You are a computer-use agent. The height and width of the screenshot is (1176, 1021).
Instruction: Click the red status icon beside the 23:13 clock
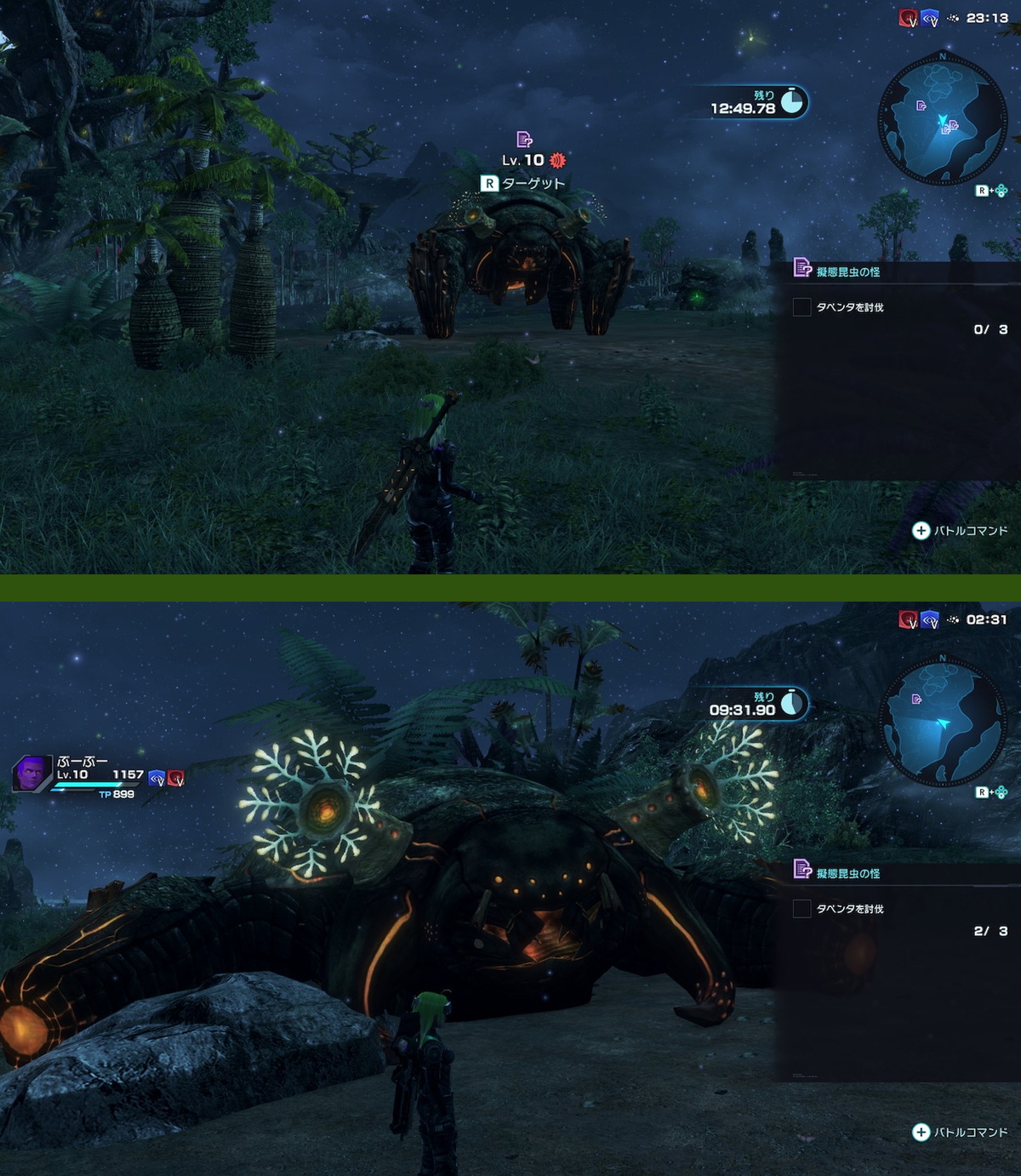click(x=908, y=18)
